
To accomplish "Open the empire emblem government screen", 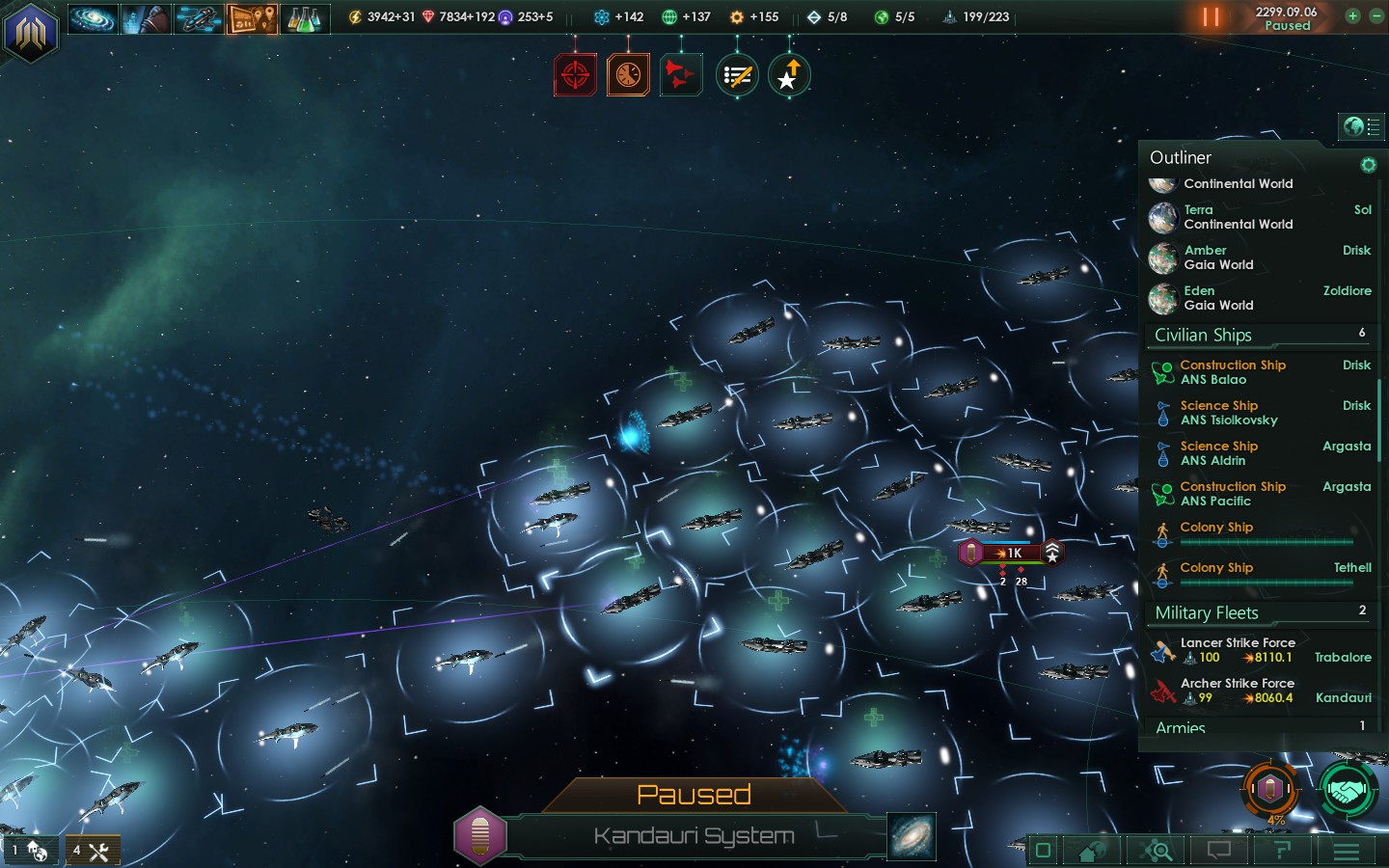I will pos(31,33).
